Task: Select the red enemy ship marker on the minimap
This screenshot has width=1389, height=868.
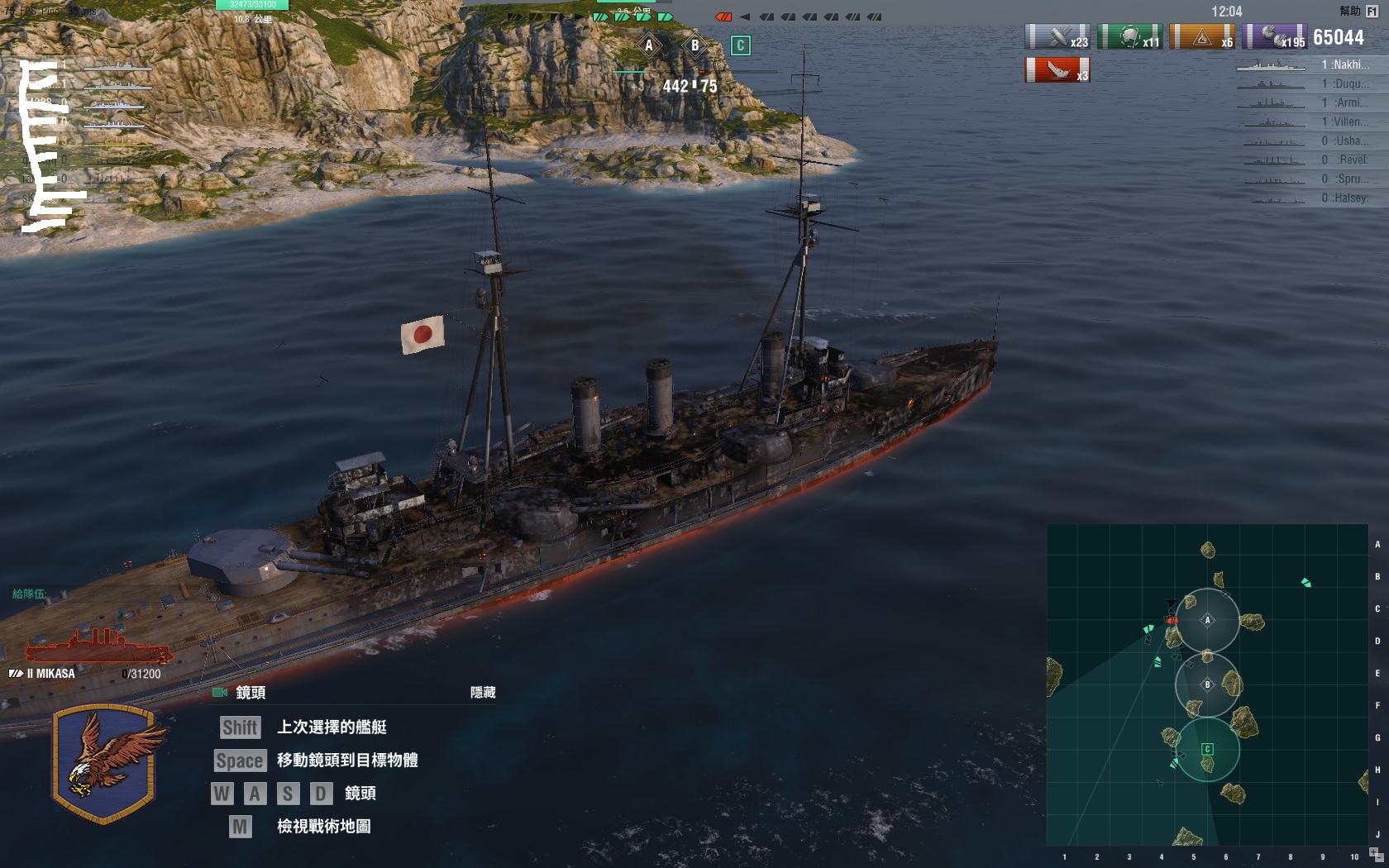Action: click(x=1171, y=619)
